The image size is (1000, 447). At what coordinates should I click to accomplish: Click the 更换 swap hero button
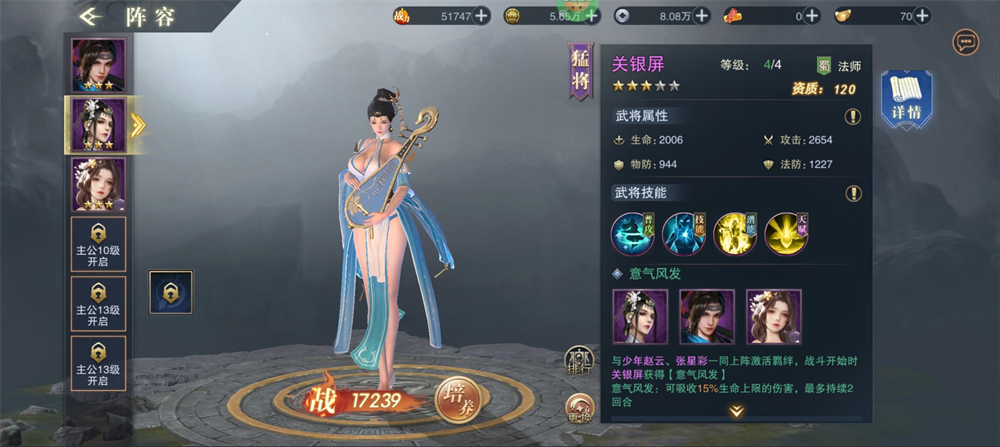click(x=579, y=408)
